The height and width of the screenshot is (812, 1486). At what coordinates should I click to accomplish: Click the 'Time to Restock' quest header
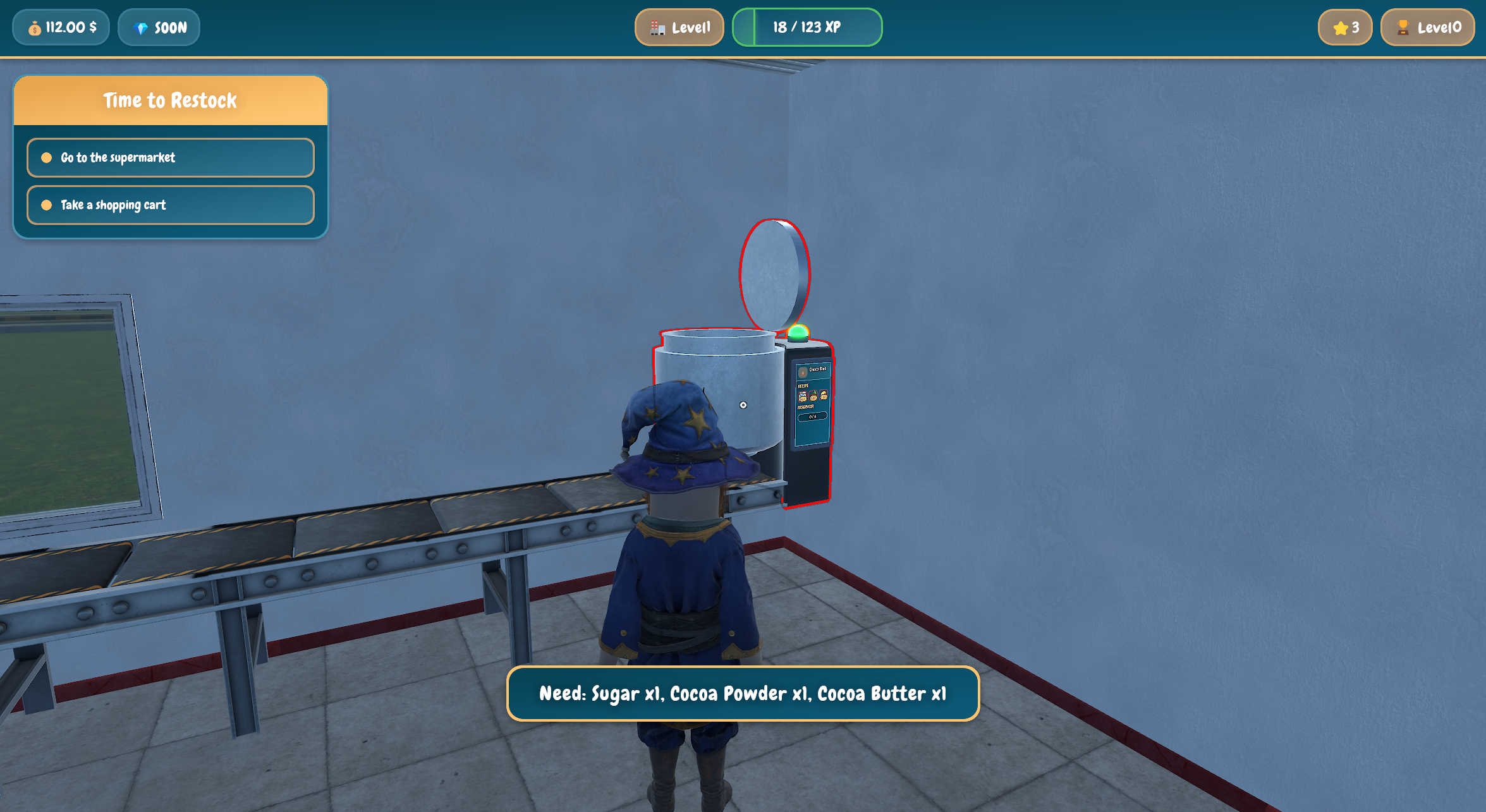click(x=170, y=100)
